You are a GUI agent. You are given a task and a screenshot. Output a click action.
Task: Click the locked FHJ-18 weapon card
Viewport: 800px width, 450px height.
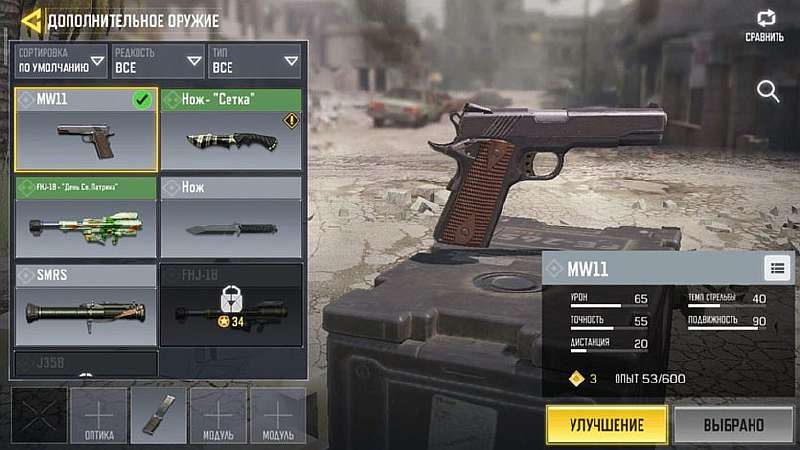(x=231, y=304)
